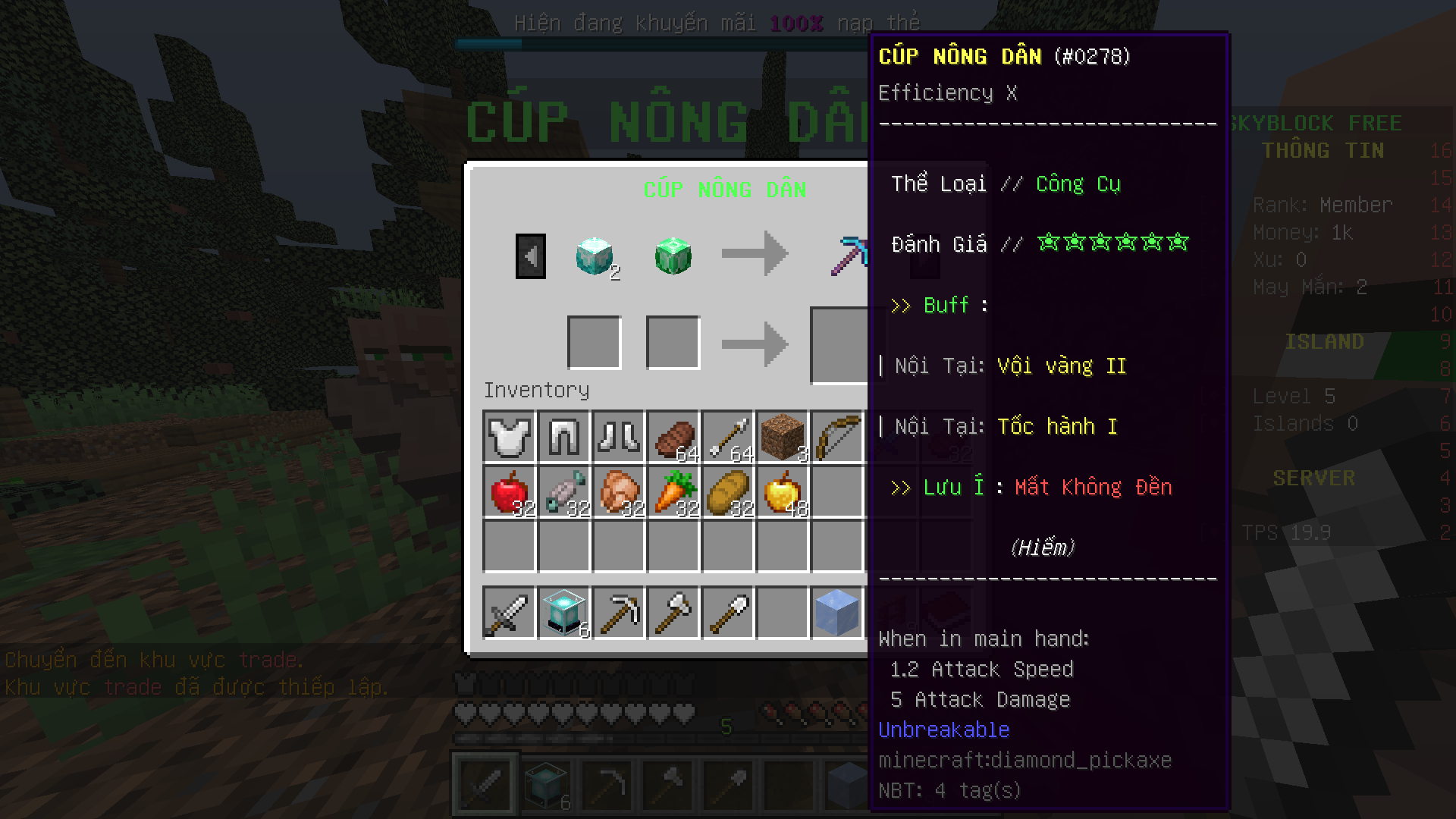Viewport: 1456px width, 819px height.
Task: Select the beacon stack in hotbar
Action: click(x=563, y=613)
